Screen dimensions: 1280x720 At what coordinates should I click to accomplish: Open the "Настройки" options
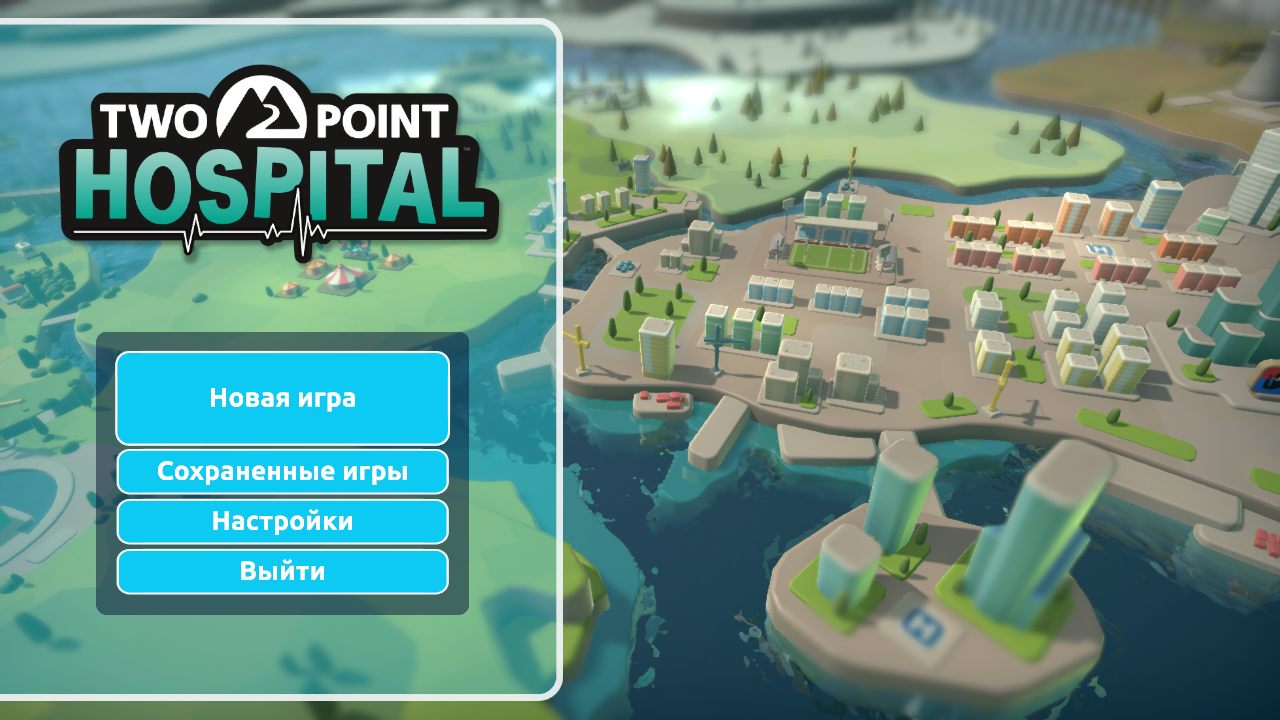tap(281, 521)
